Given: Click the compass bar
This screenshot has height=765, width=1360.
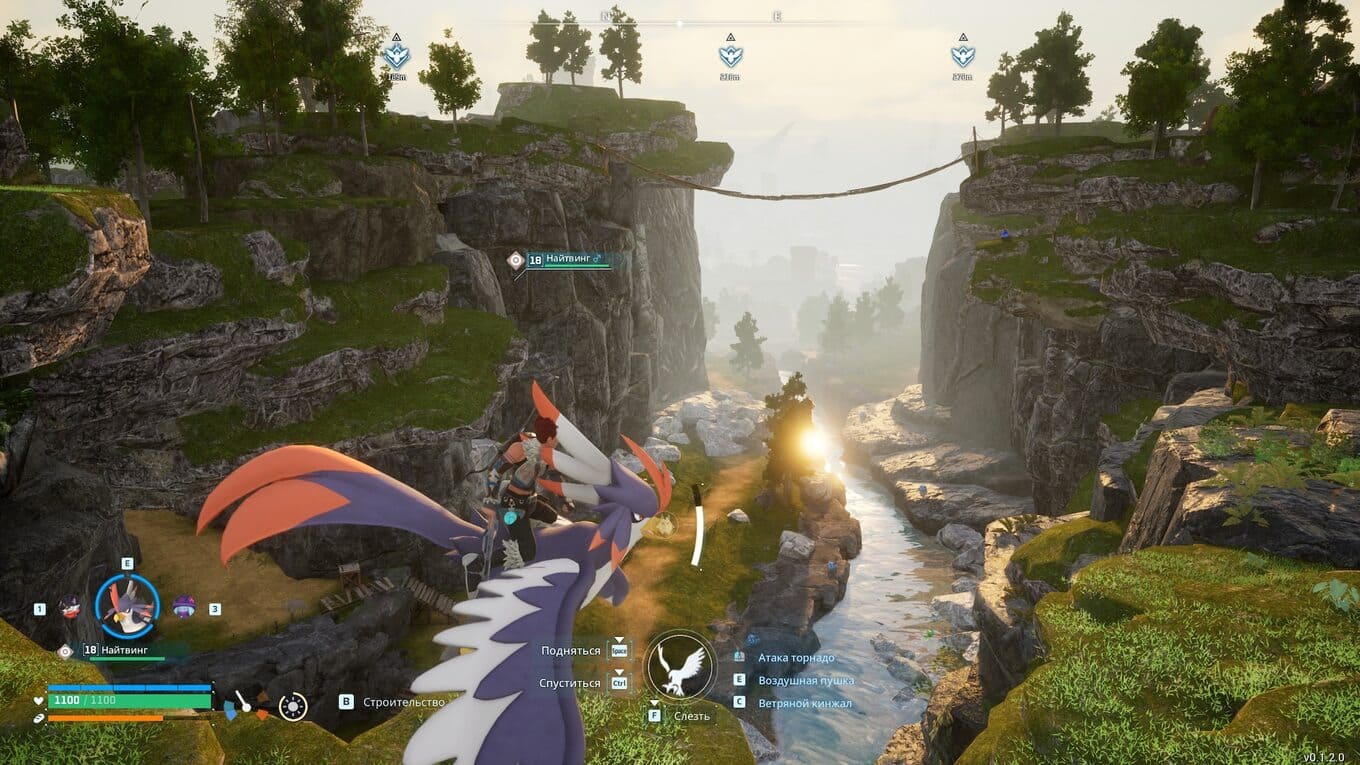Looking at the screenshot, I should 680,21.
